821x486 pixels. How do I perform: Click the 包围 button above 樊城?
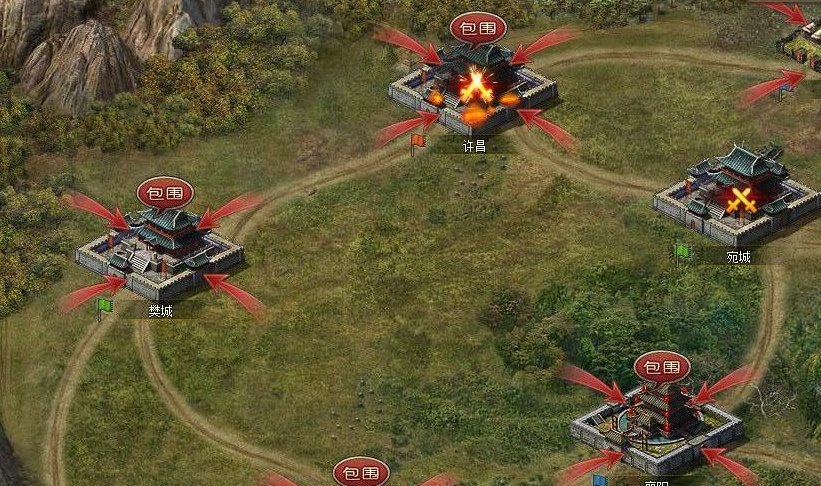click(x=165, y=192)
